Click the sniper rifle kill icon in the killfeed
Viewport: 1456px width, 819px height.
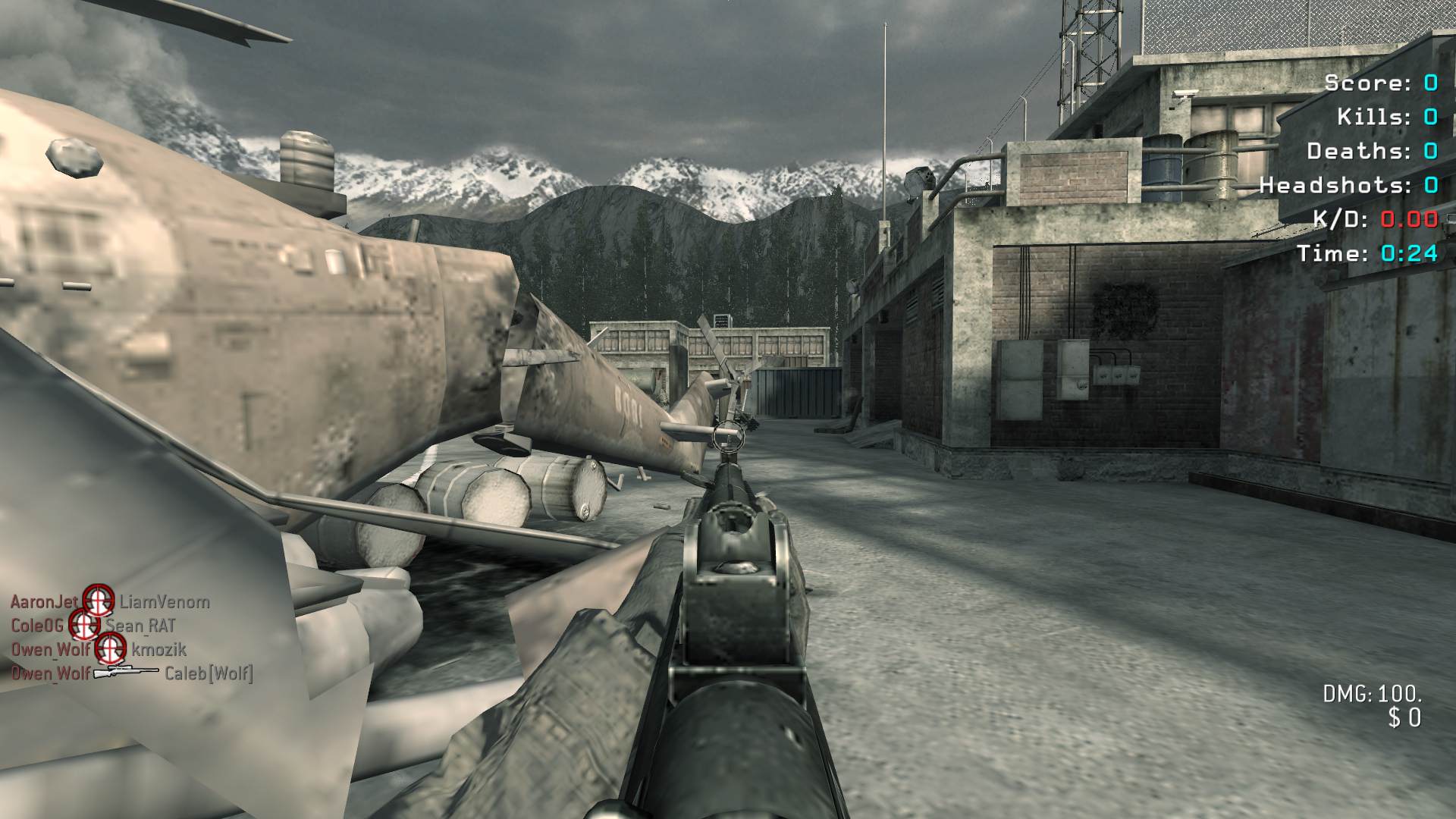click(x=126, y=672)
